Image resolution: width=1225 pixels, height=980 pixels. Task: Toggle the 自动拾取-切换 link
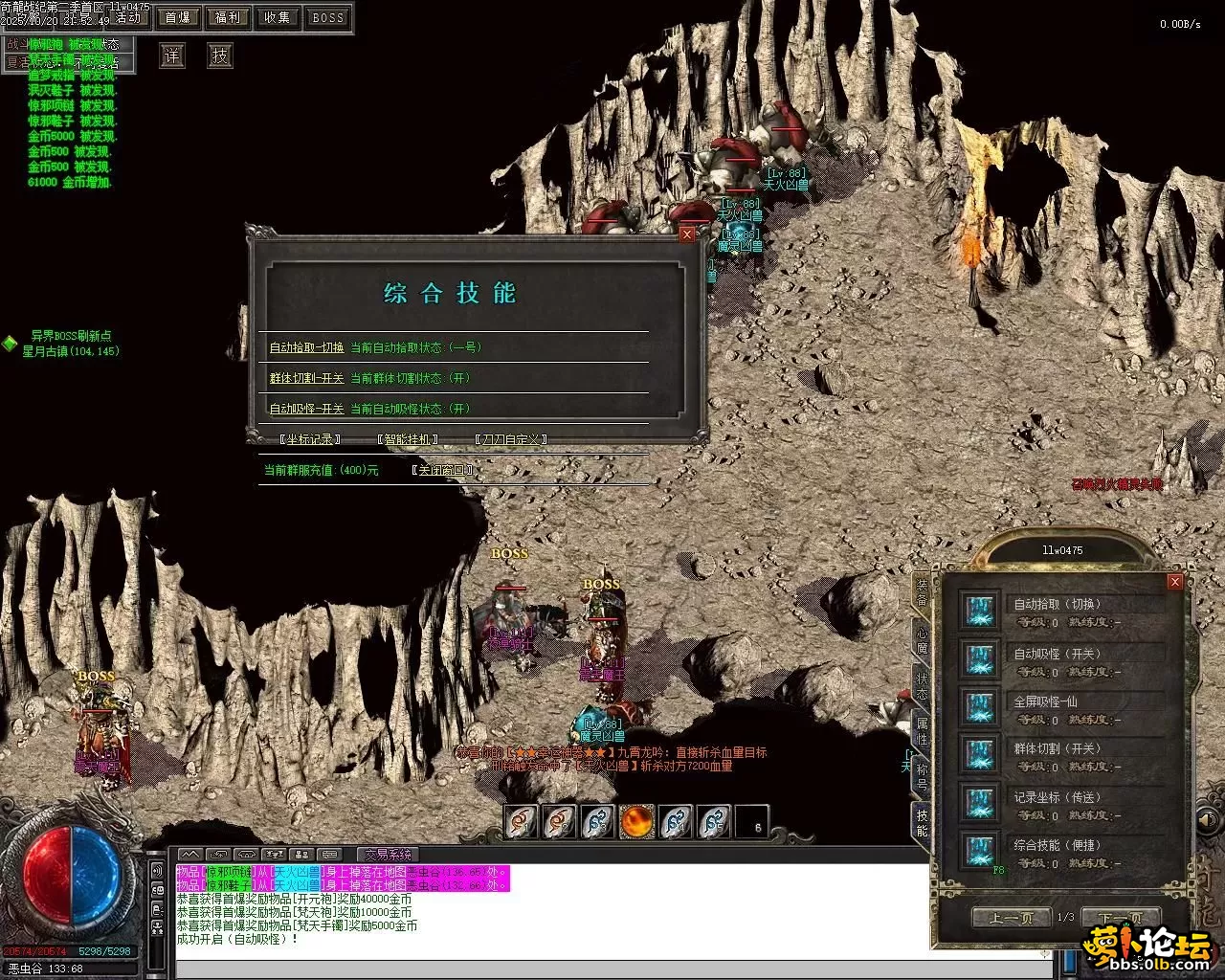coord(306,347)
